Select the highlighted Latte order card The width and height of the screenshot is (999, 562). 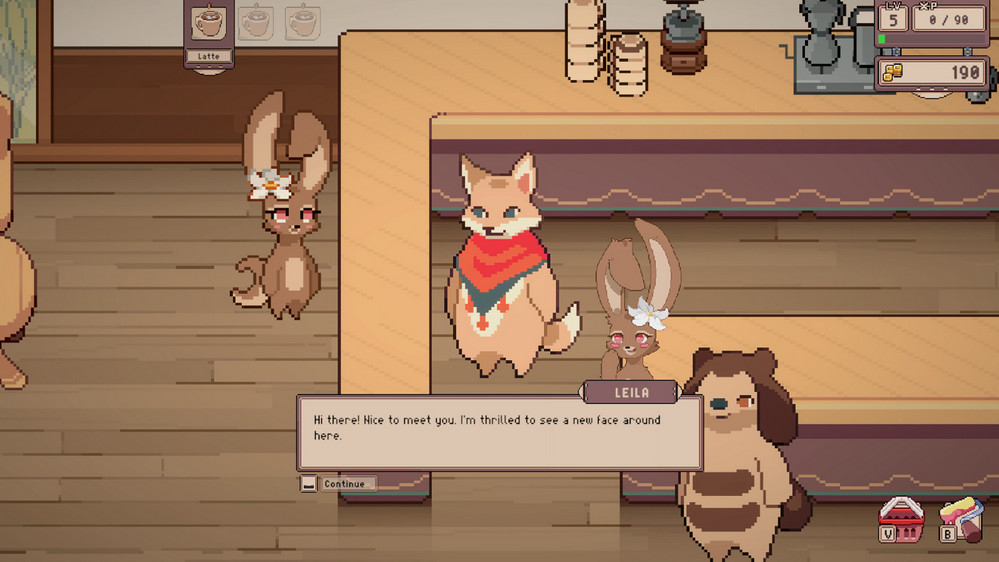pos(209,30)
